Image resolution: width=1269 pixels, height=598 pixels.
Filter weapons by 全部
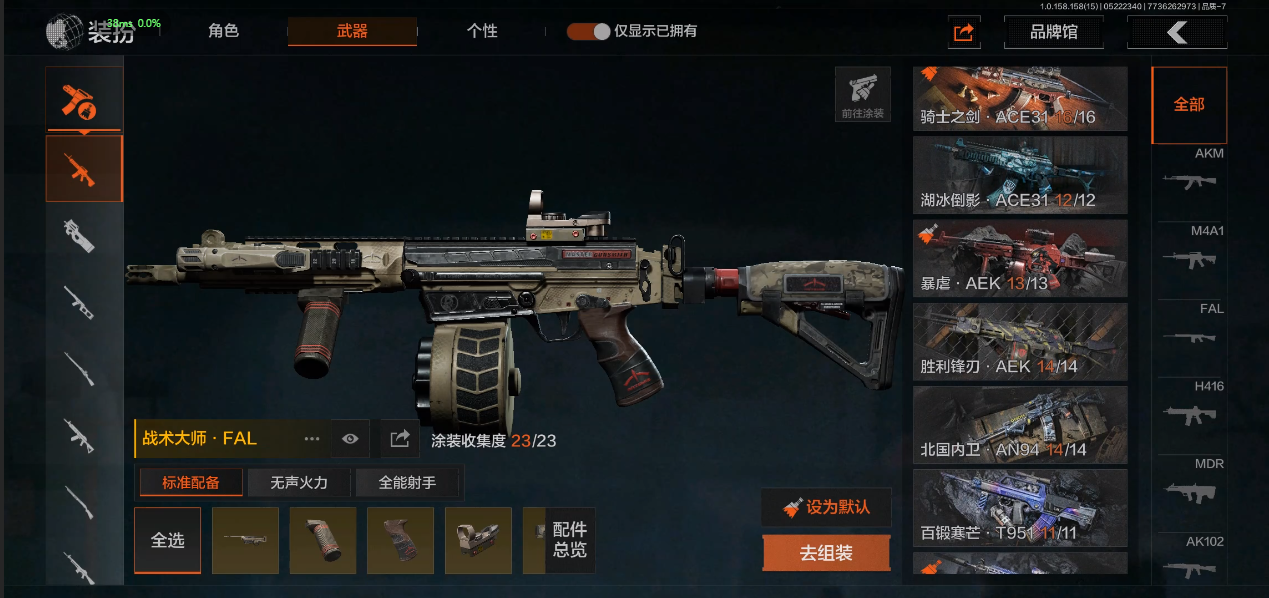(x=1189, y=105)
